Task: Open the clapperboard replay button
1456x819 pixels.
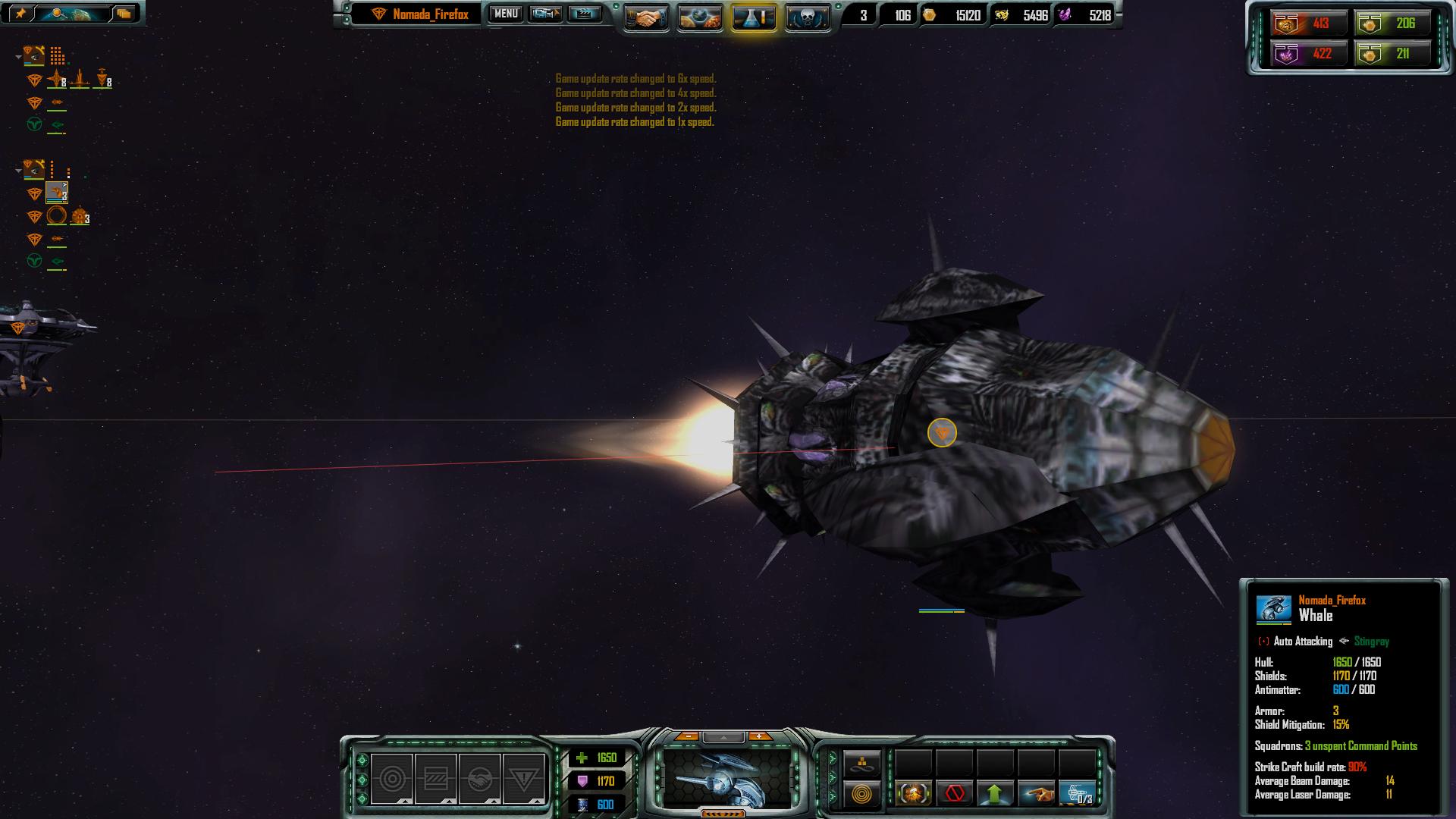Action: coord(584,14)
